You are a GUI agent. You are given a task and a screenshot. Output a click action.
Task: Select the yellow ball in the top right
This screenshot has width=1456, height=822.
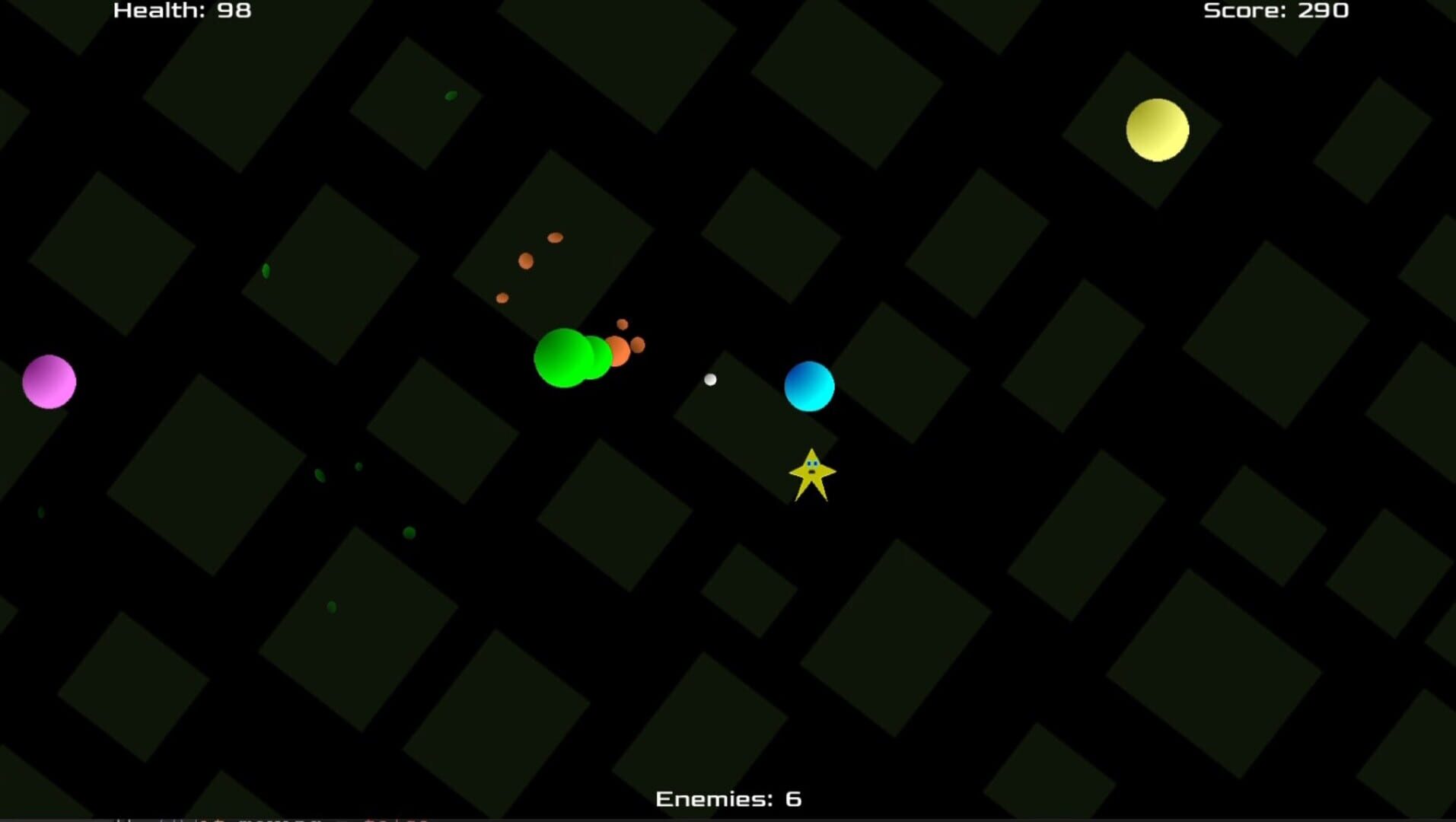pyautogui.click(x=1156, y=129)
